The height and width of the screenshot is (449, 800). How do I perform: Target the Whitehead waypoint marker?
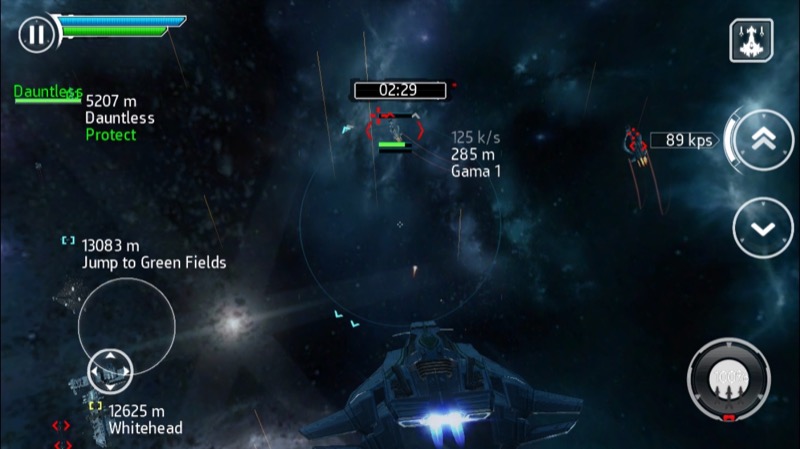pyautogui.click(x=96, y=406)
